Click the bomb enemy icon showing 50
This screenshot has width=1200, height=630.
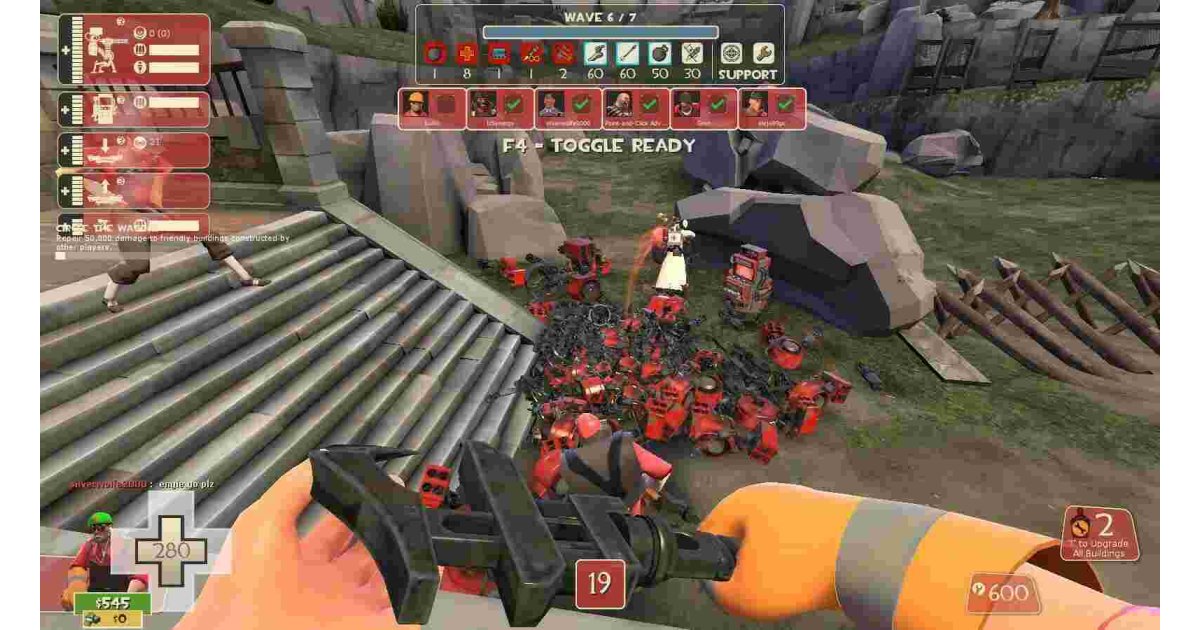pos(659,54)
